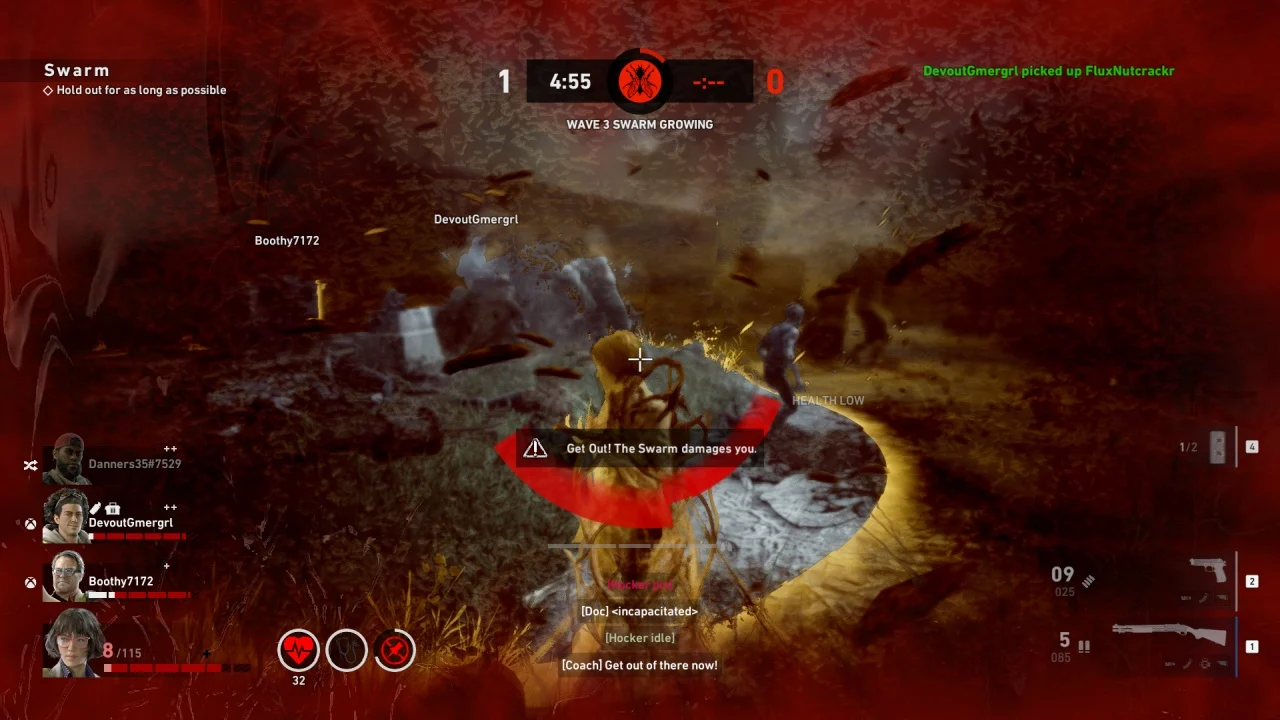Click Danners35#7529's teammate portrait
1280x720 pixels.
67,458
